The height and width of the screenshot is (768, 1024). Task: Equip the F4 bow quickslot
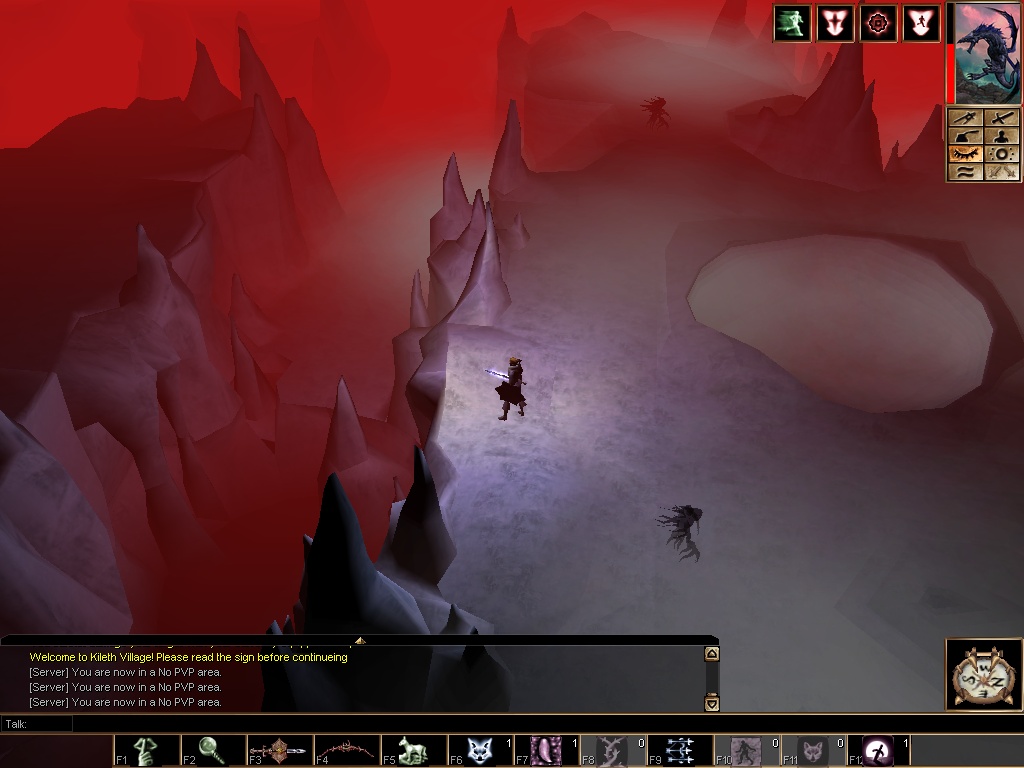(x=346, y=750)
